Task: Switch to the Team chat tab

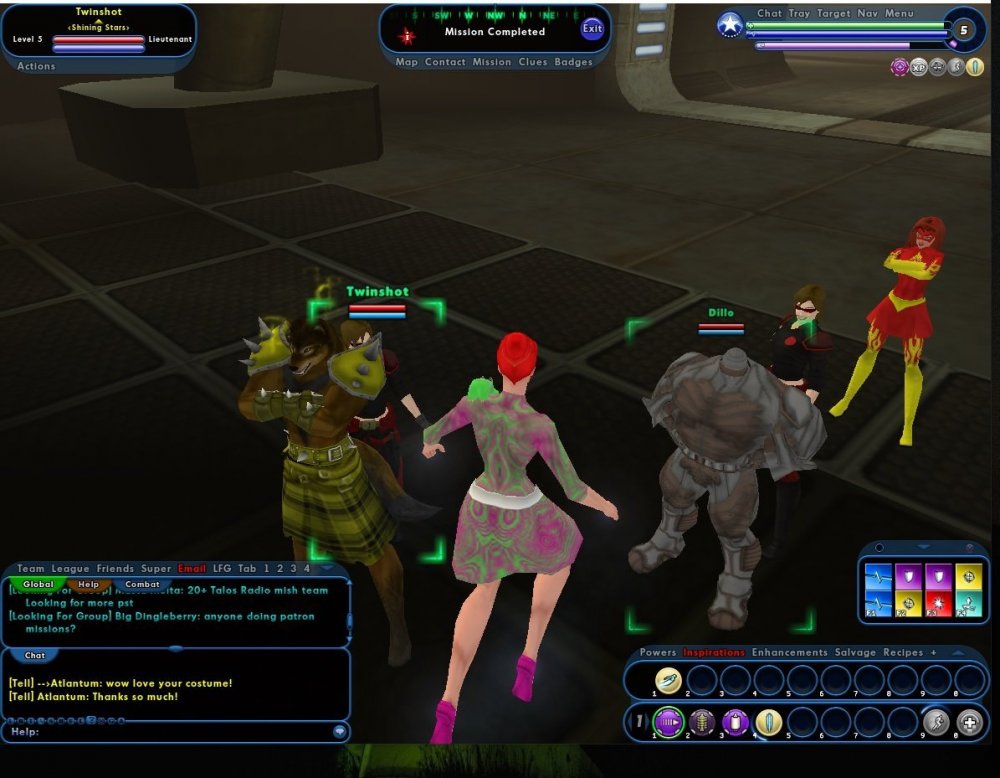Action: (31, 569)
